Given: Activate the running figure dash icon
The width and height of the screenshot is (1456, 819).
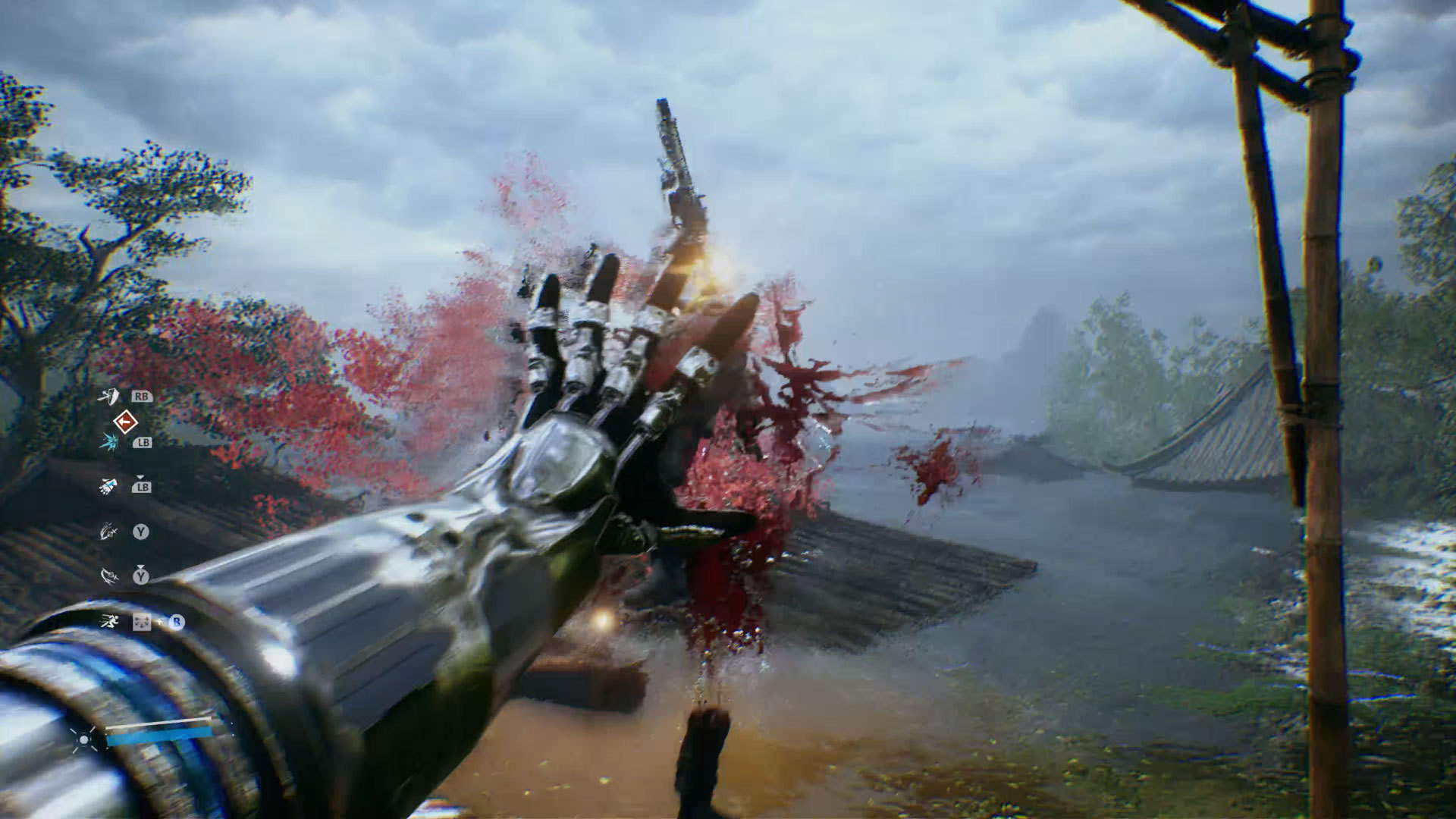Looking at the screenshot, I should point(109,622).
